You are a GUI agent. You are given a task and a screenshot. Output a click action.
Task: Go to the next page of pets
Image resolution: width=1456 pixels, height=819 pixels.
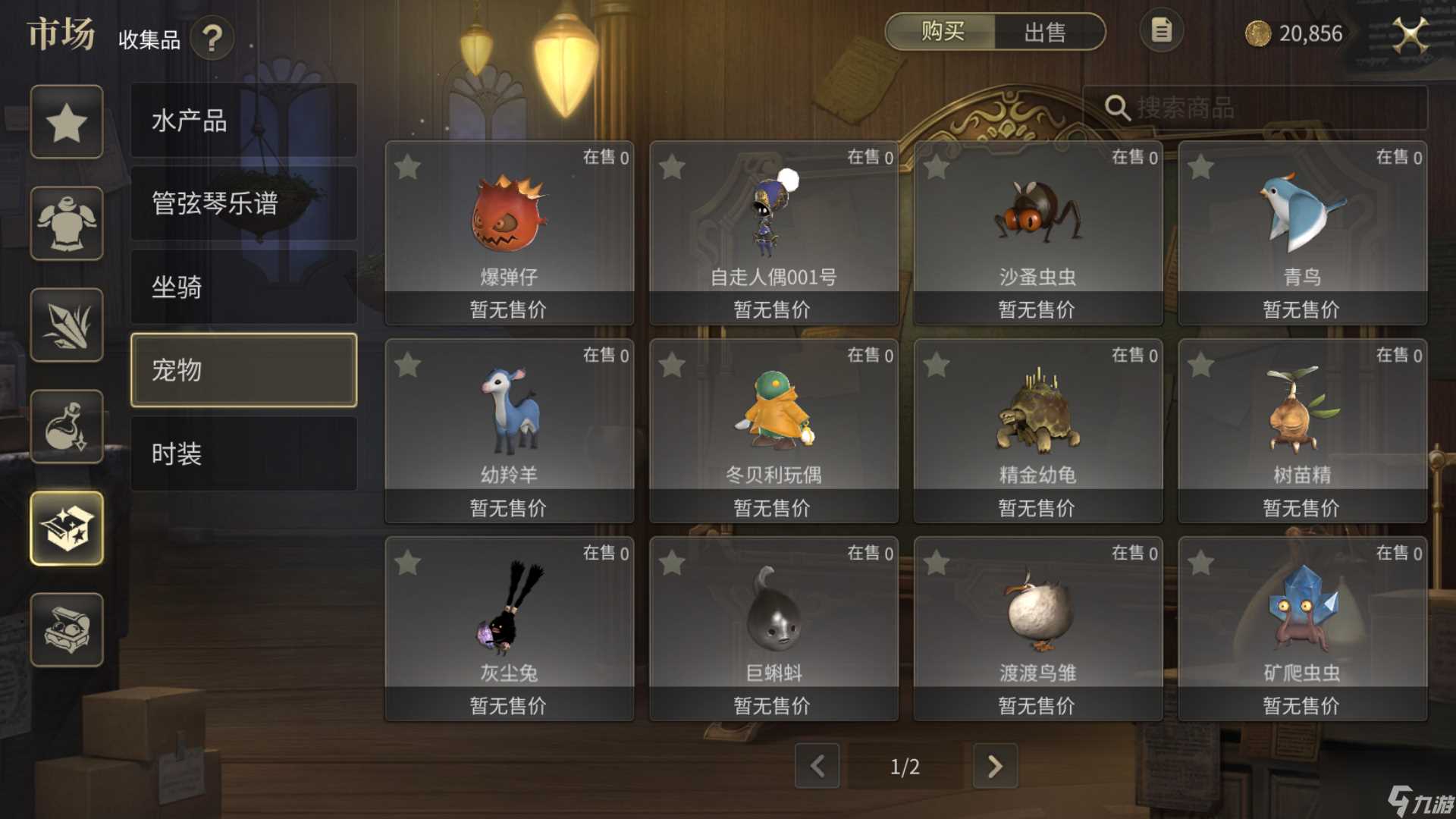coord(995,767)
